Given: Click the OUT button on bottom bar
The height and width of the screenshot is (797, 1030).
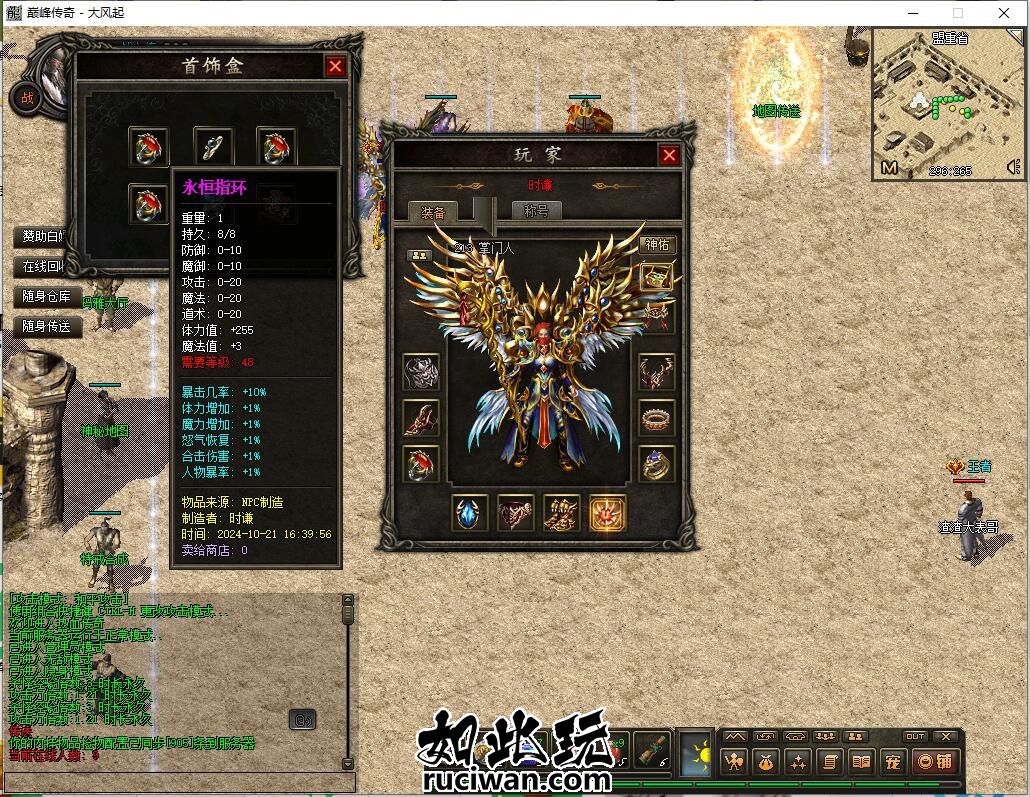Looking at the screenshot, I should pyautogui.click(x=915, y=737).
